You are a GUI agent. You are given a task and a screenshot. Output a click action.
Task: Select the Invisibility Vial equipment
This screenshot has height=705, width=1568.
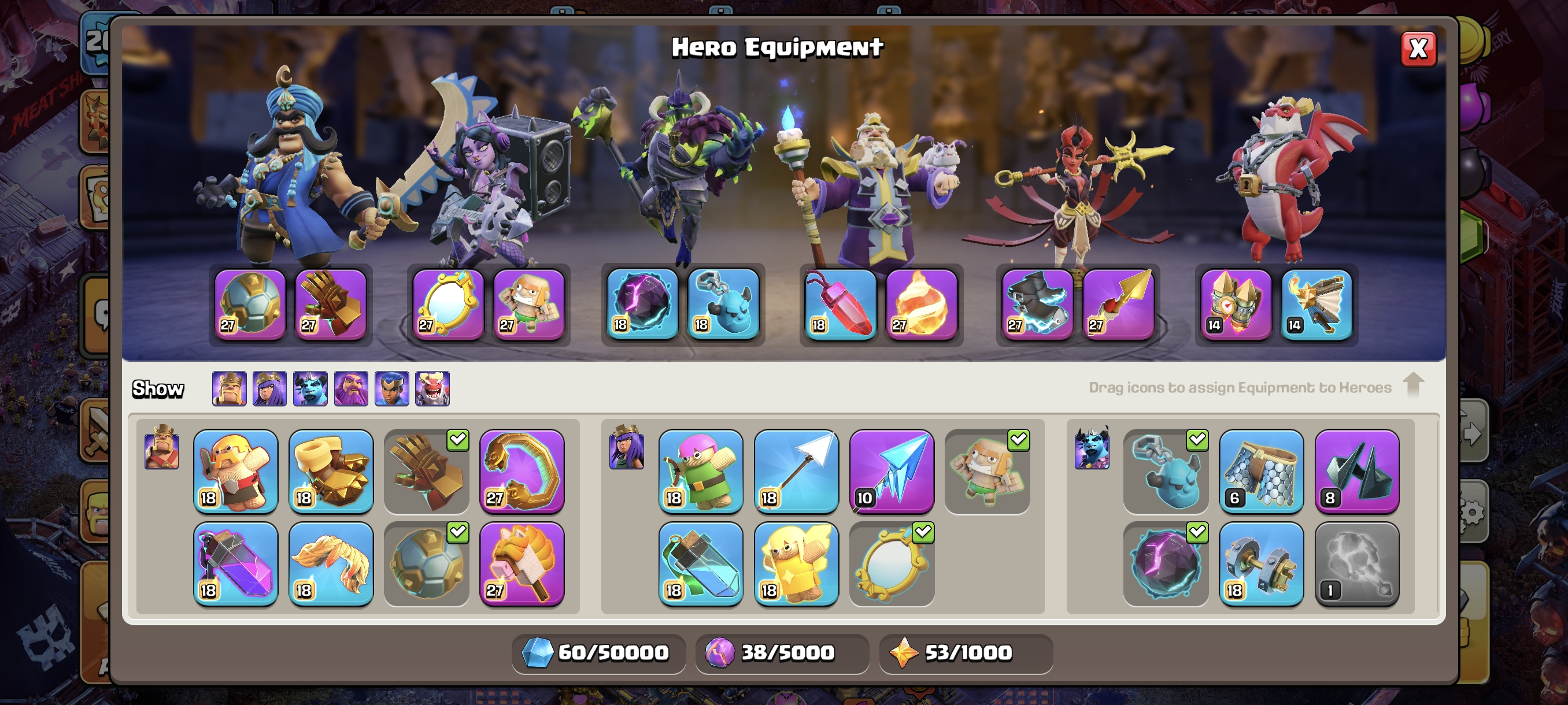point(701,564)
